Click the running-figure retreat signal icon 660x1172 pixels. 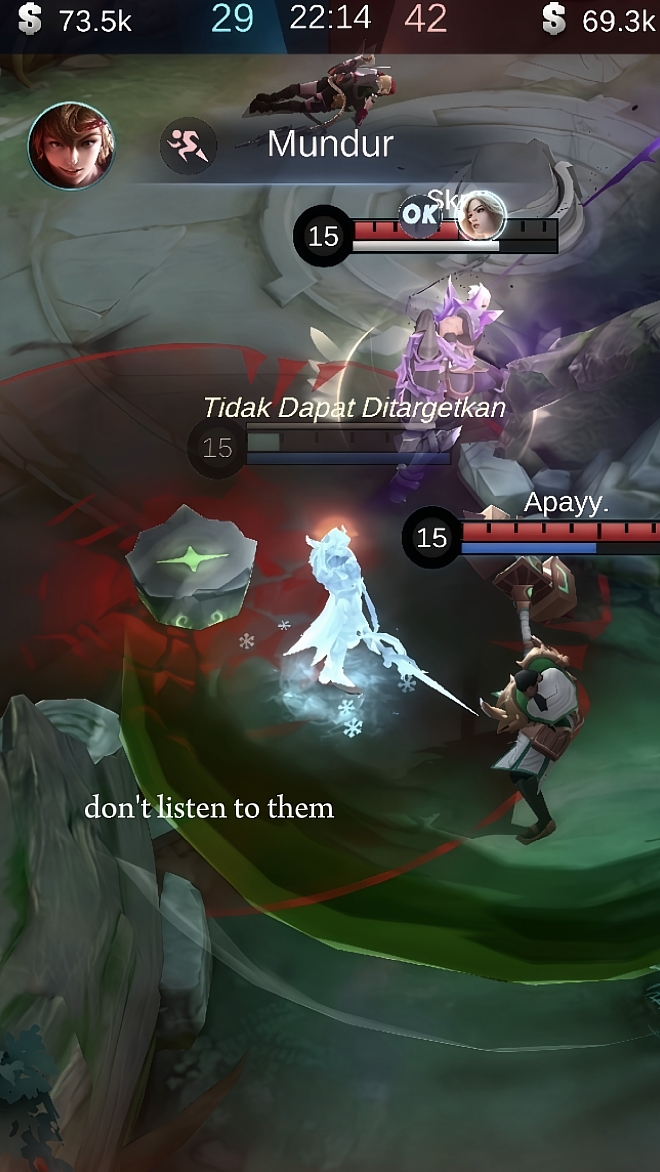click(189, 146)
